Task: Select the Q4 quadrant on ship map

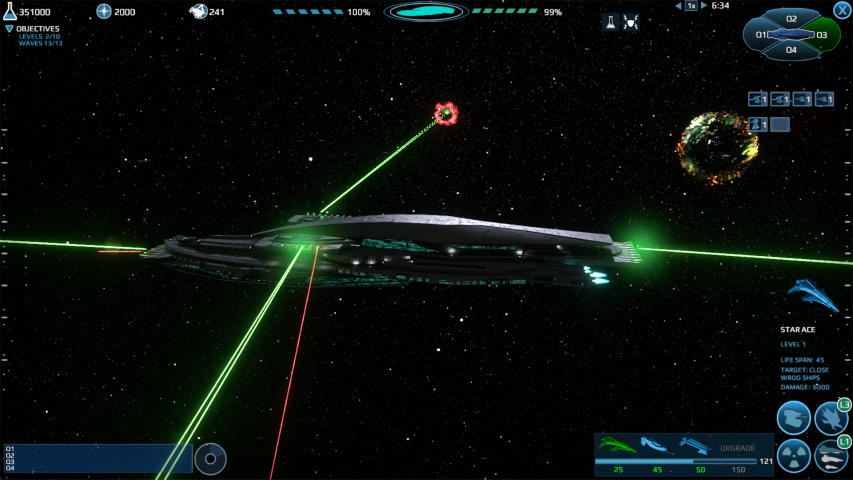Action: point(791,49)
